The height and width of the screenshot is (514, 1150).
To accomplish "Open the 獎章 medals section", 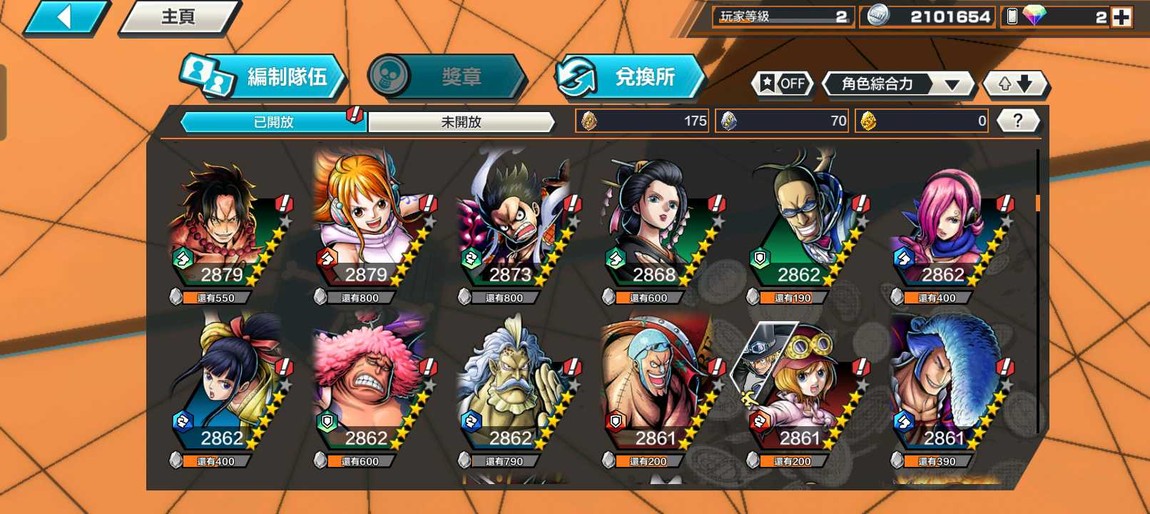I will pos(447,77).
